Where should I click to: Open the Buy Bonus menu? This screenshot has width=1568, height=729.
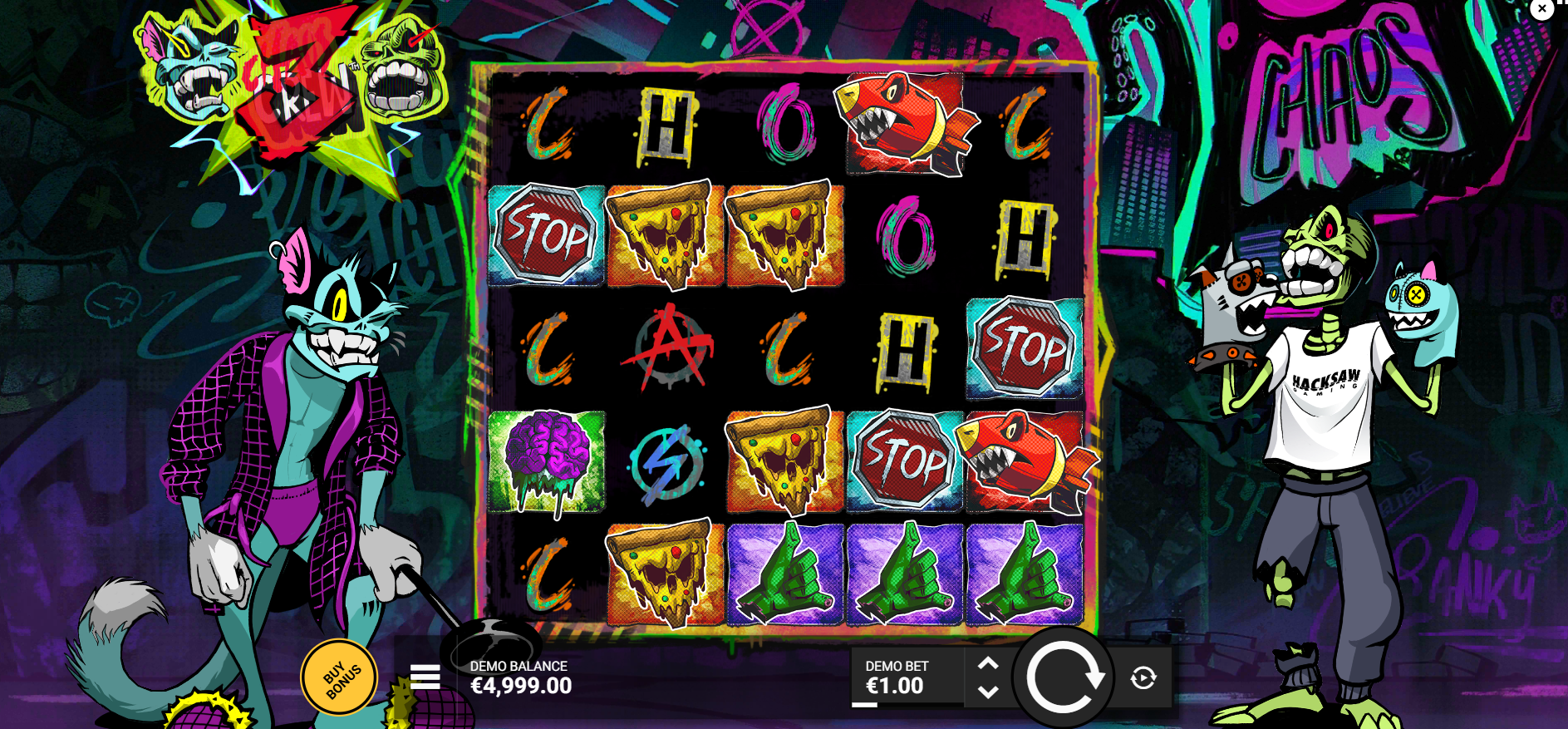coord(339,677)
